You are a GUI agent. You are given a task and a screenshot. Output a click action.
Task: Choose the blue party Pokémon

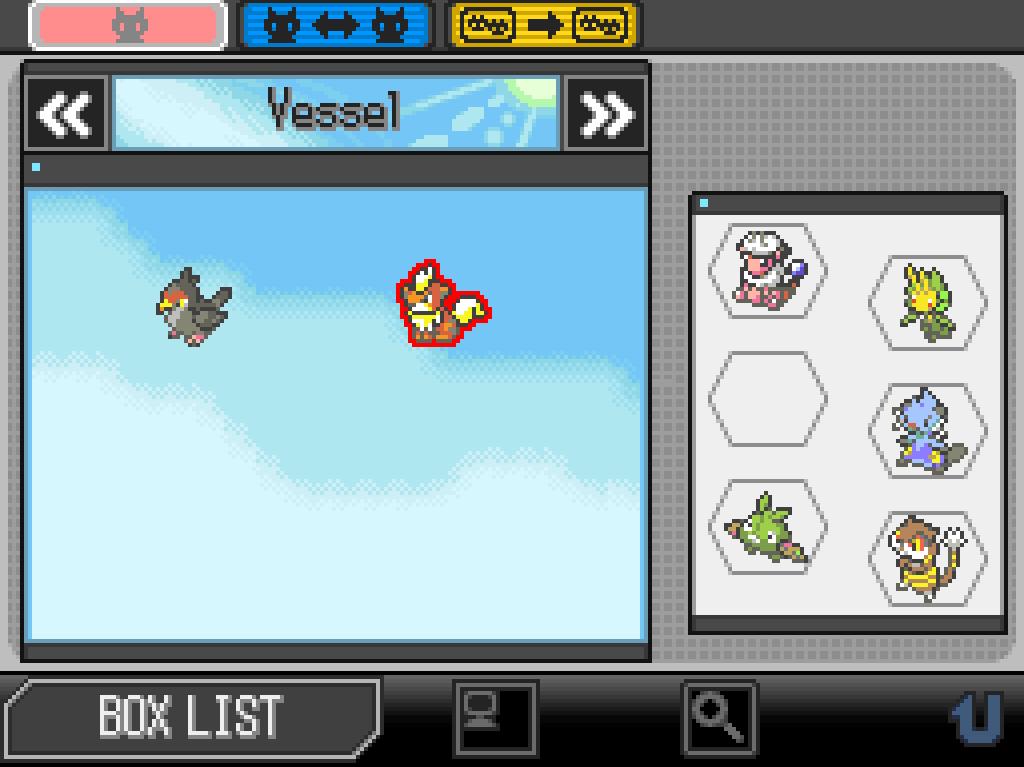[926, 430]
